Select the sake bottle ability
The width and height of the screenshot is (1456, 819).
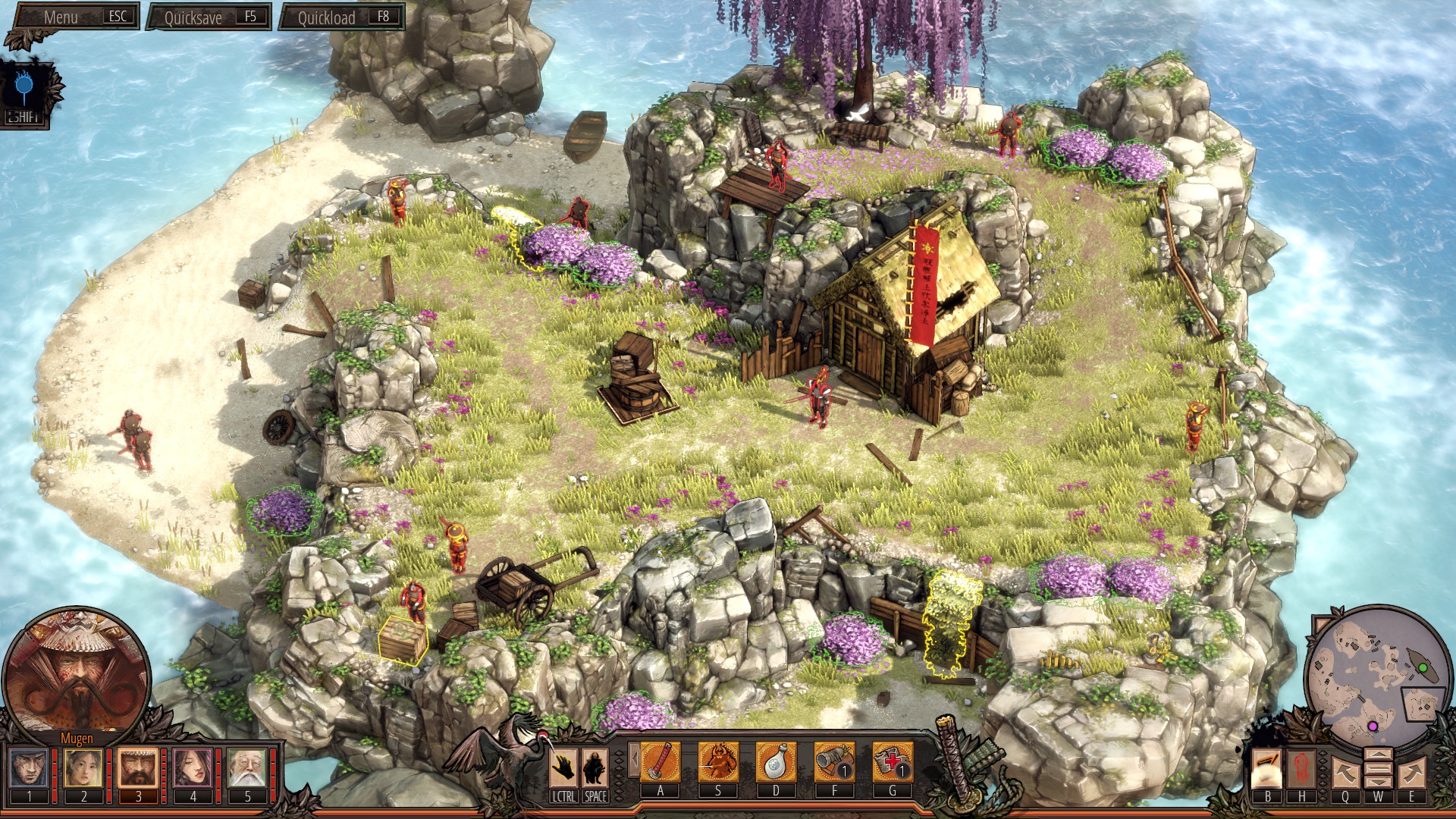[776, 762]
